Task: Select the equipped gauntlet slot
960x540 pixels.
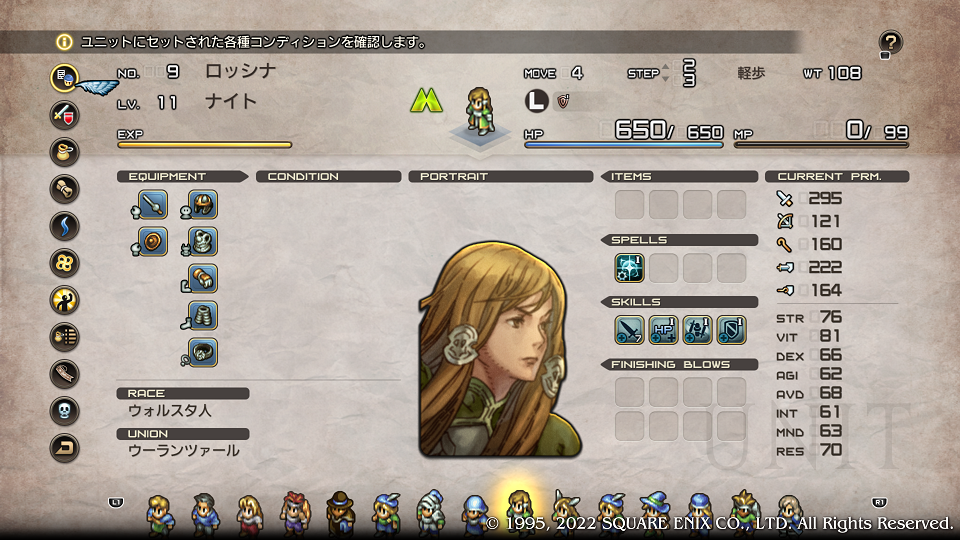Action: pos(203,278)
